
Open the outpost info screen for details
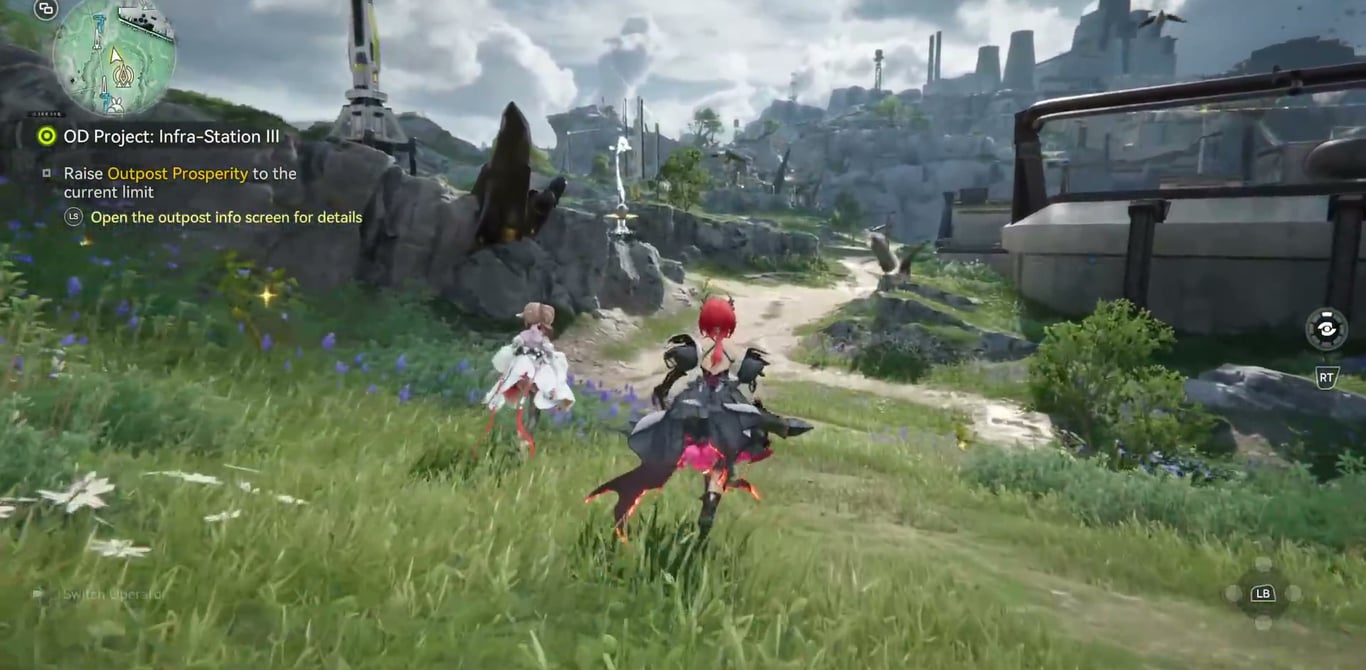tap(226, 217)
